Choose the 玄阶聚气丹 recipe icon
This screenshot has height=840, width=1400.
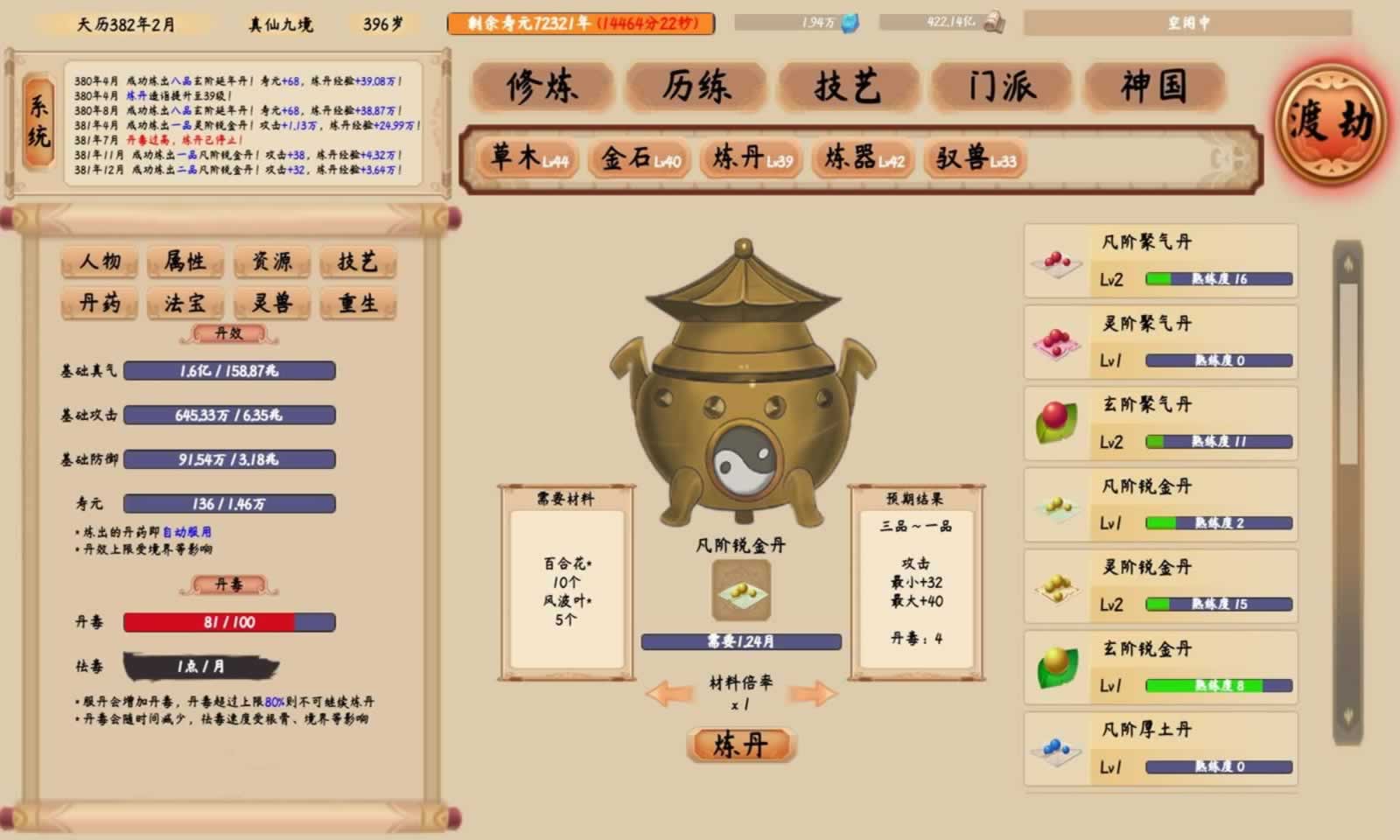coord(1056,421)
